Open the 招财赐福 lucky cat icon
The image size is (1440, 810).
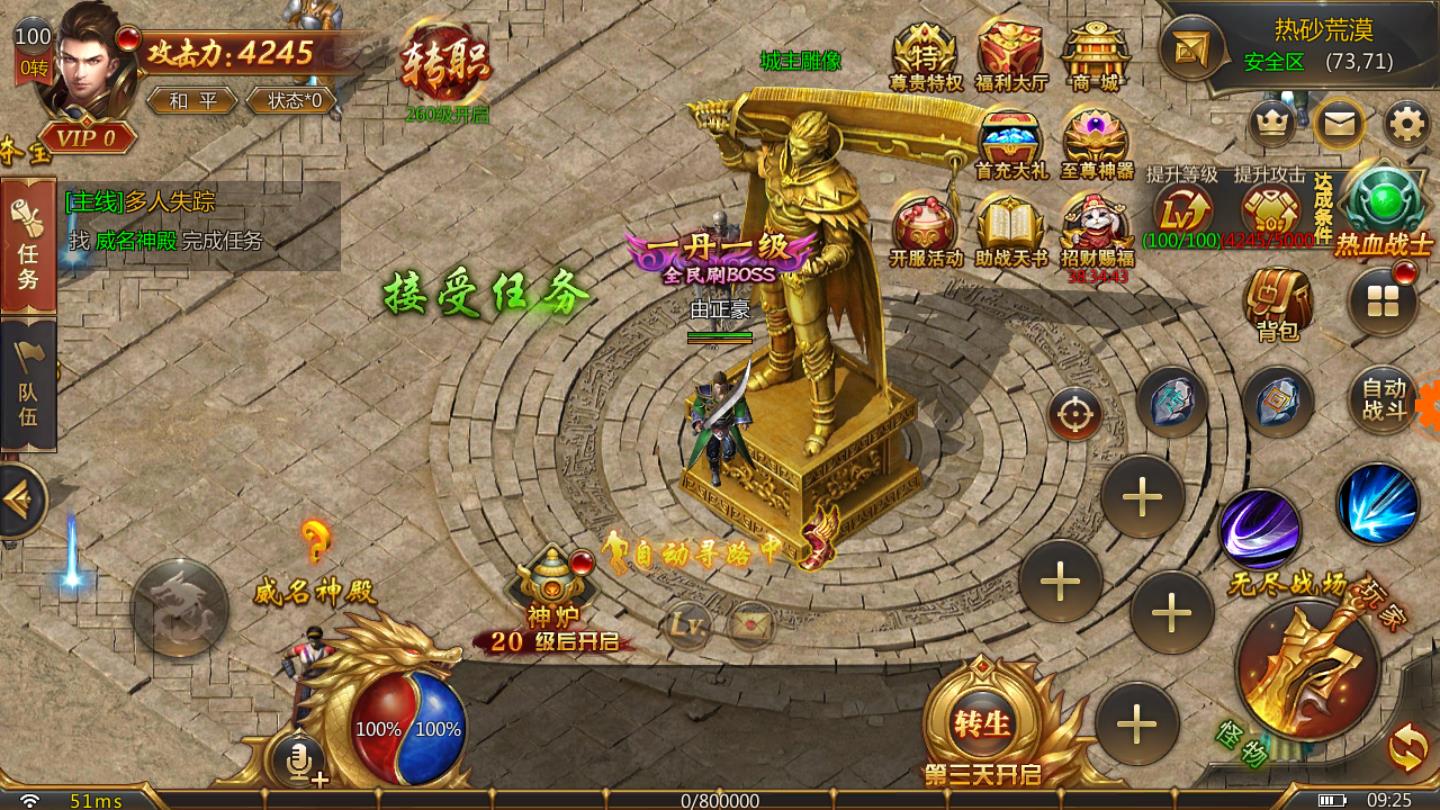click(1096, 226)
